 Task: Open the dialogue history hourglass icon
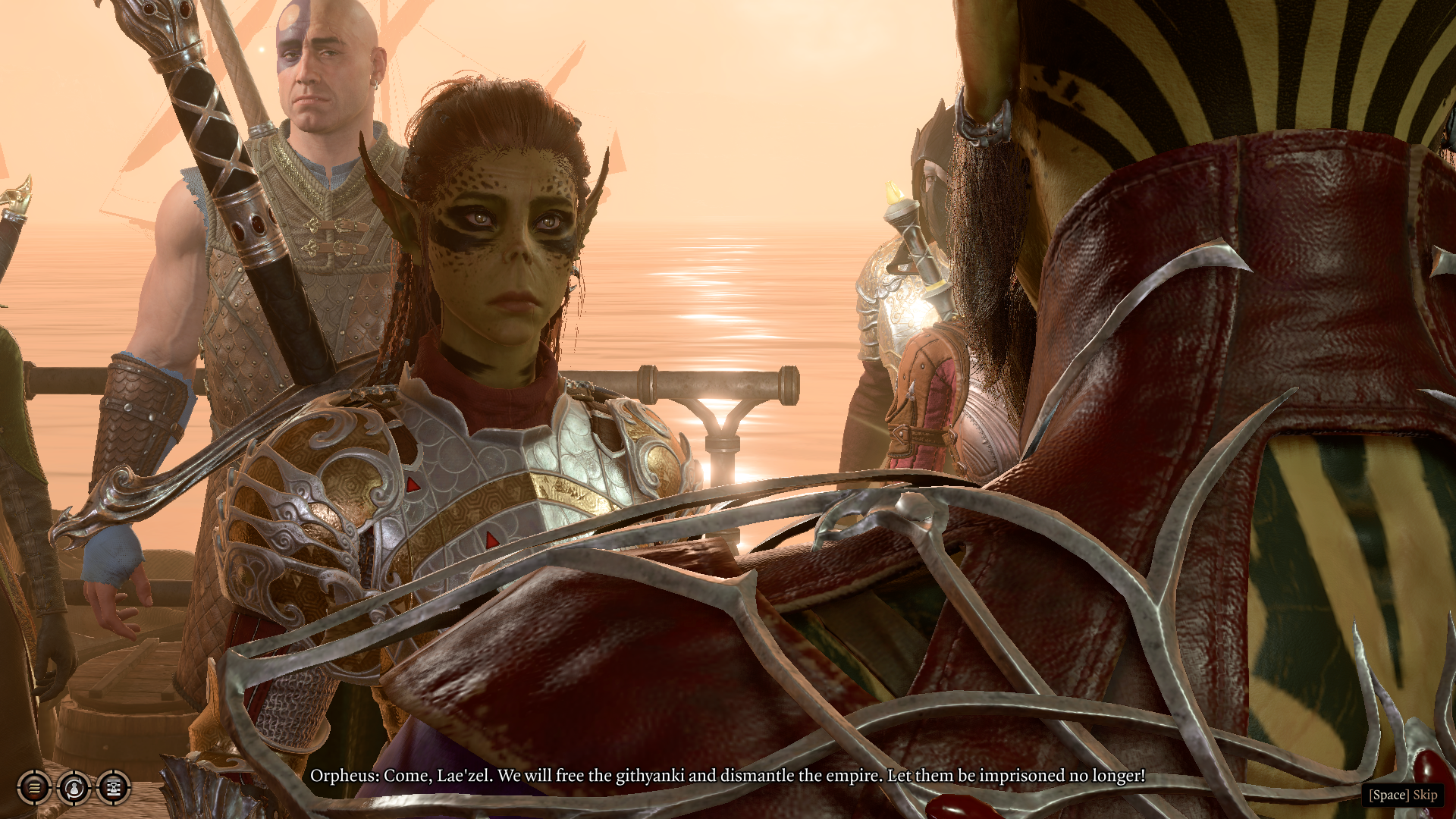pos(114,788)
